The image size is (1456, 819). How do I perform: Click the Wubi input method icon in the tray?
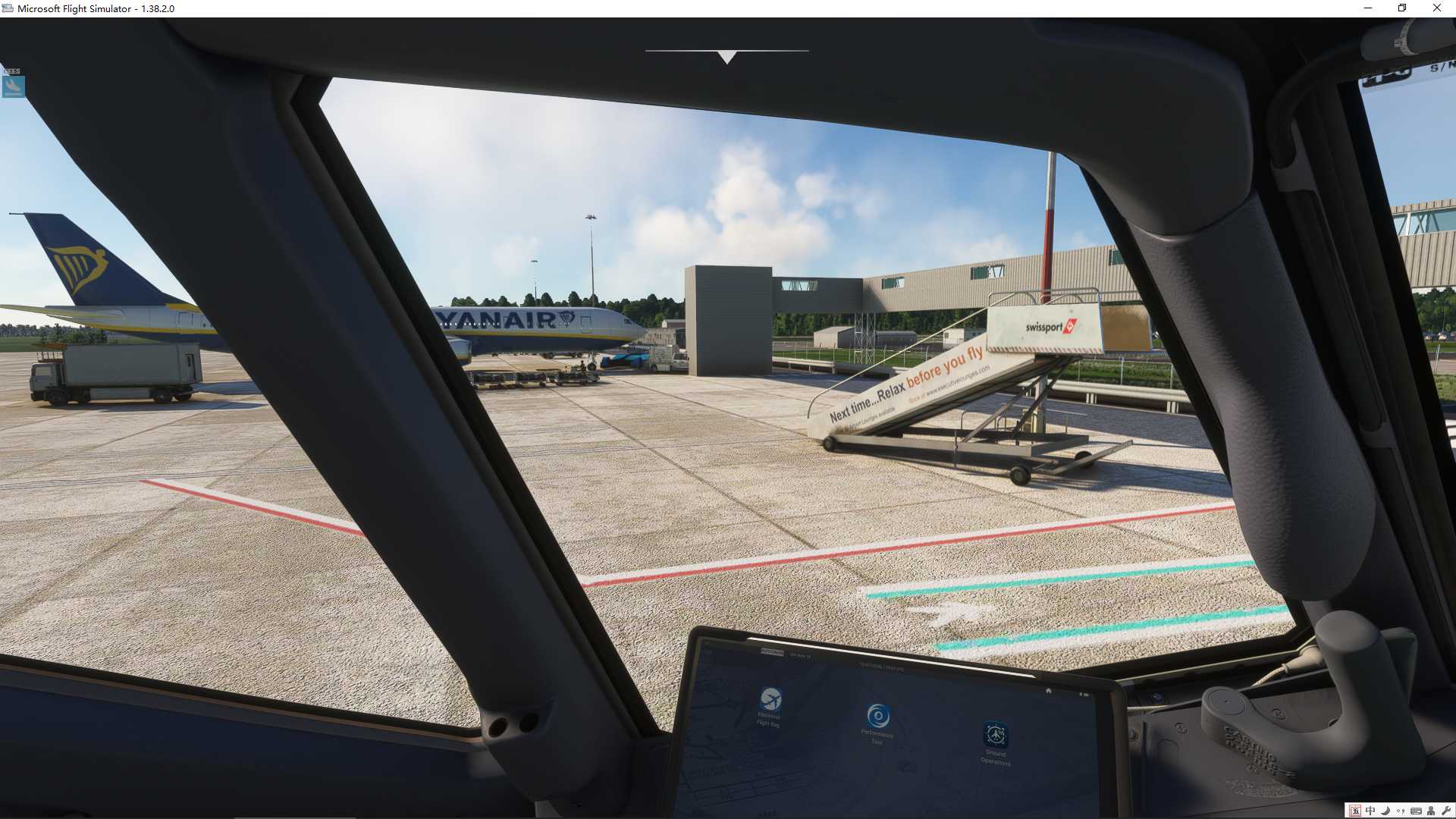tap(1355, 810)
